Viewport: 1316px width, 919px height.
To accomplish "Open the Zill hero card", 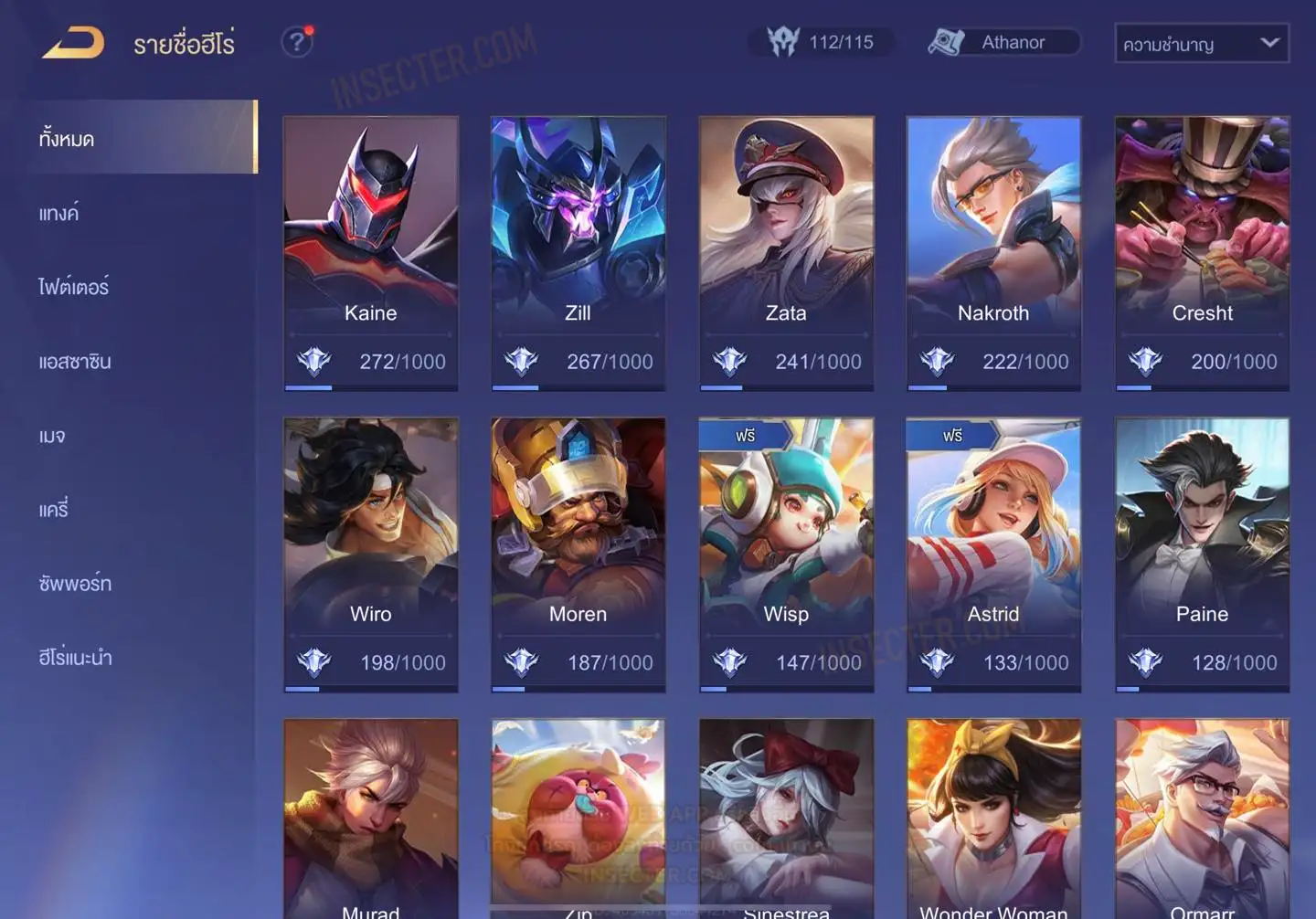I will coord(578,253).
